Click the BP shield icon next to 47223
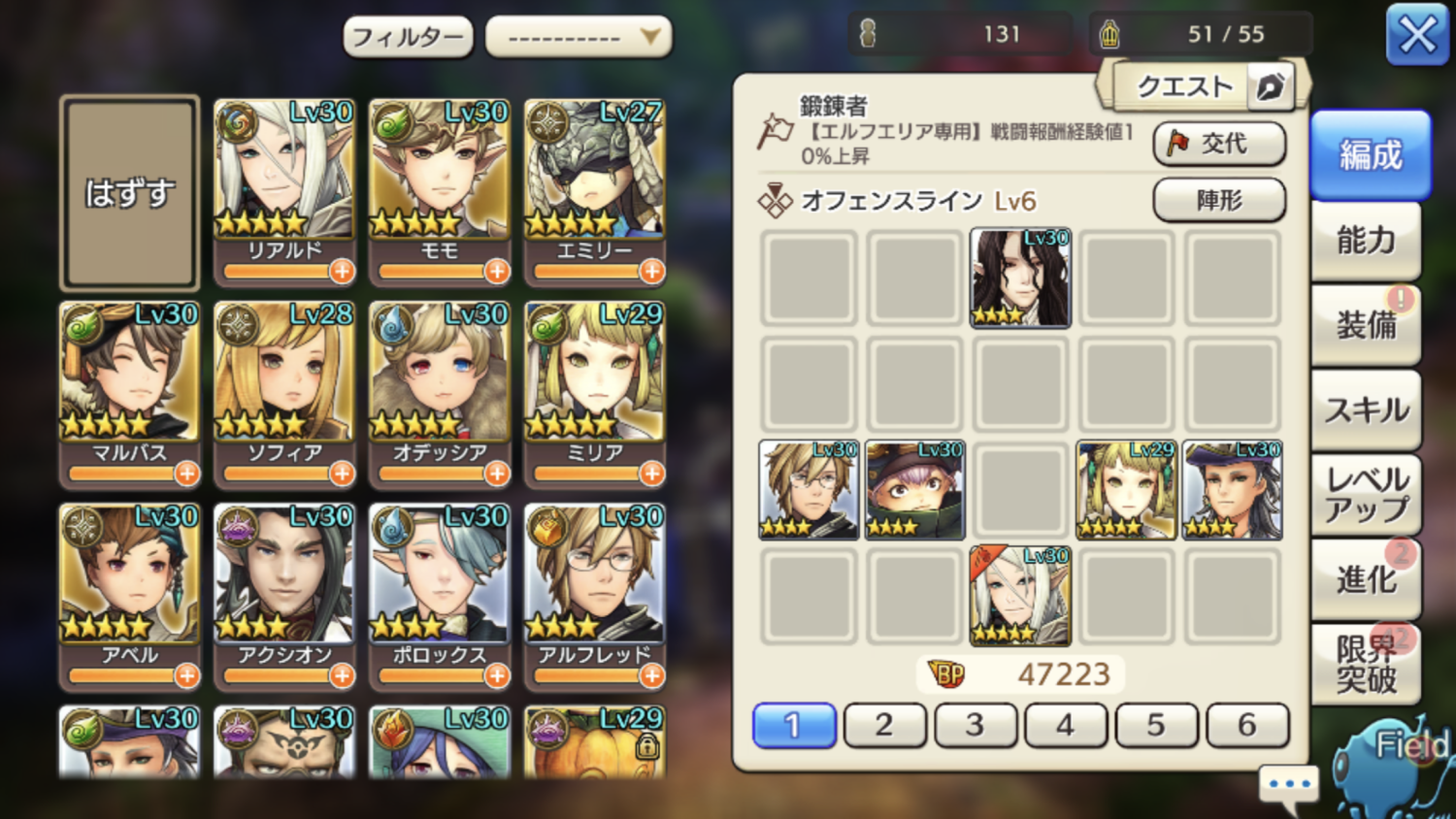The width and height of the screenshot is (1456, 819). click(x=947, y=672)
